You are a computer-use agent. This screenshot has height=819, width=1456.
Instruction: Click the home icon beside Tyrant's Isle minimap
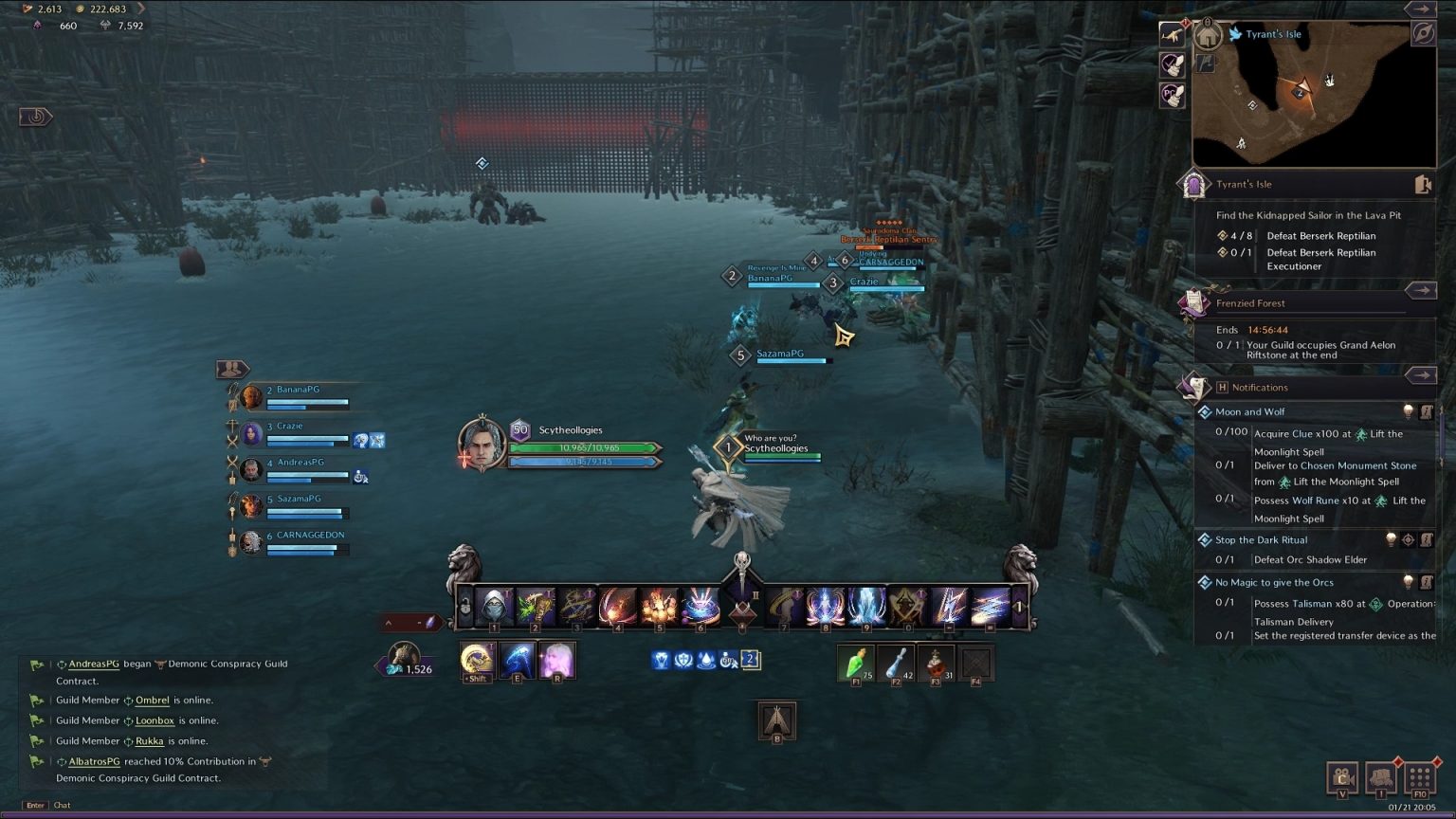point(1208,34)
